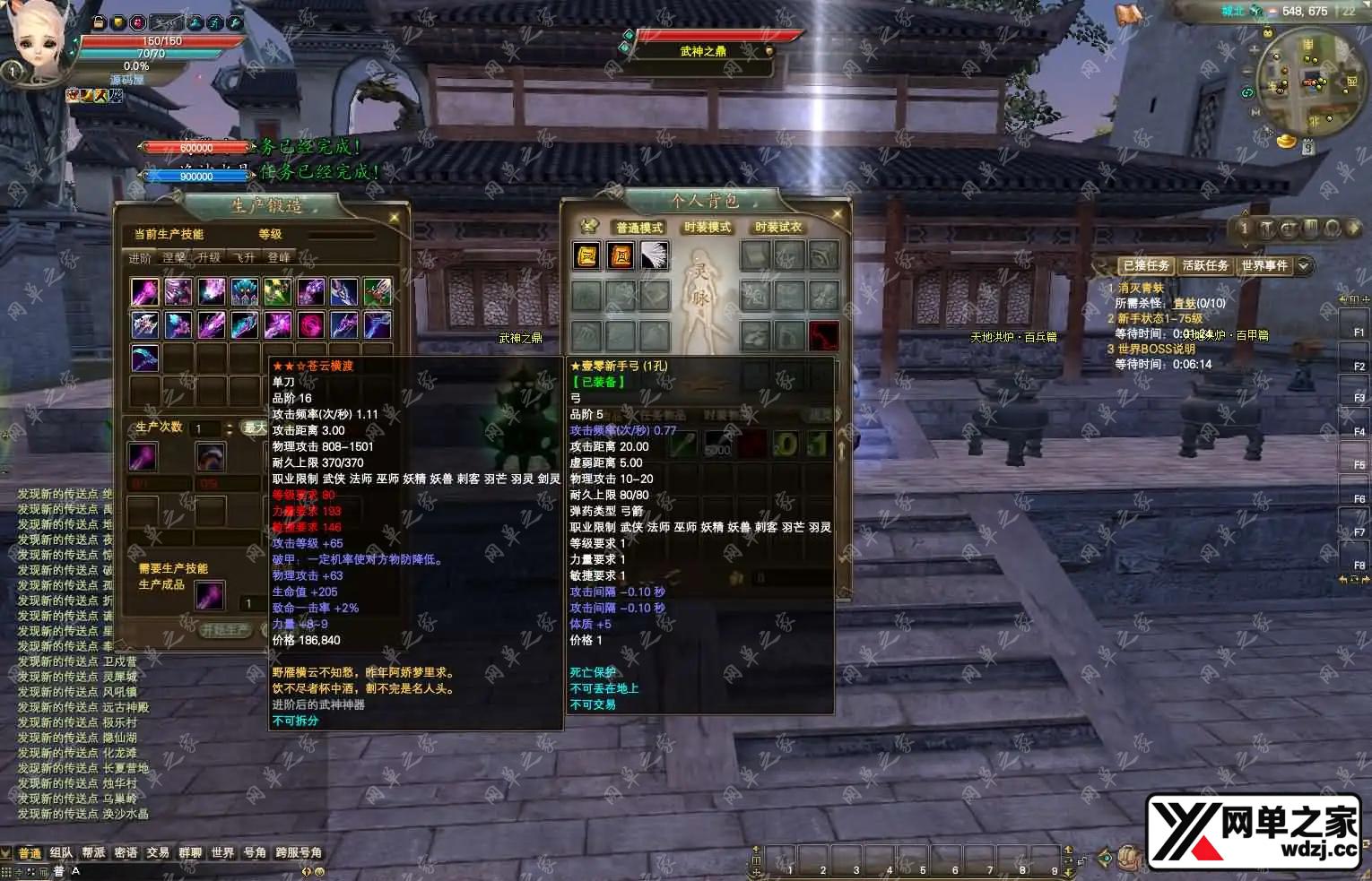Select the 交易 trade chat channel

[158, 853]
